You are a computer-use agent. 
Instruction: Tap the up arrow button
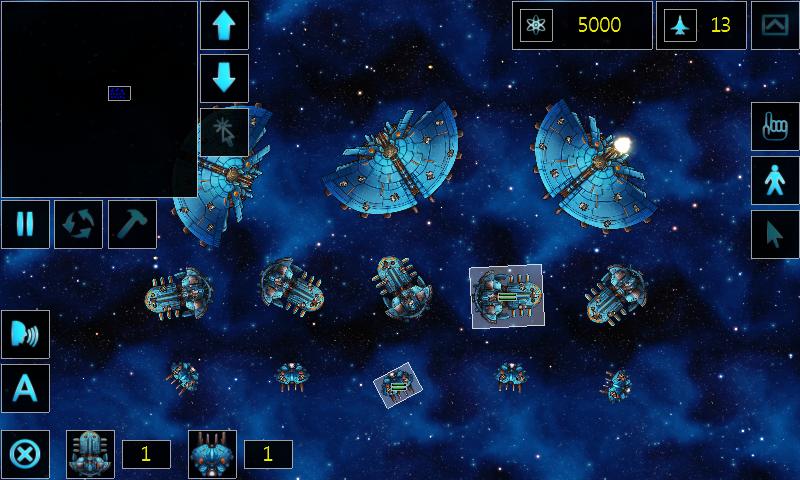click(x=224, y=25)
